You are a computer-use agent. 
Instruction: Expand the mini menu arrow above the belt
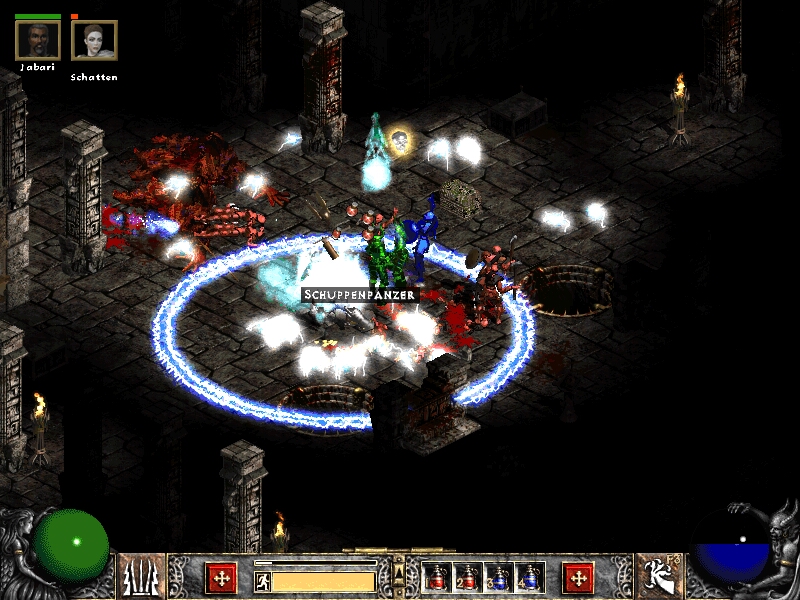[398, 564]
